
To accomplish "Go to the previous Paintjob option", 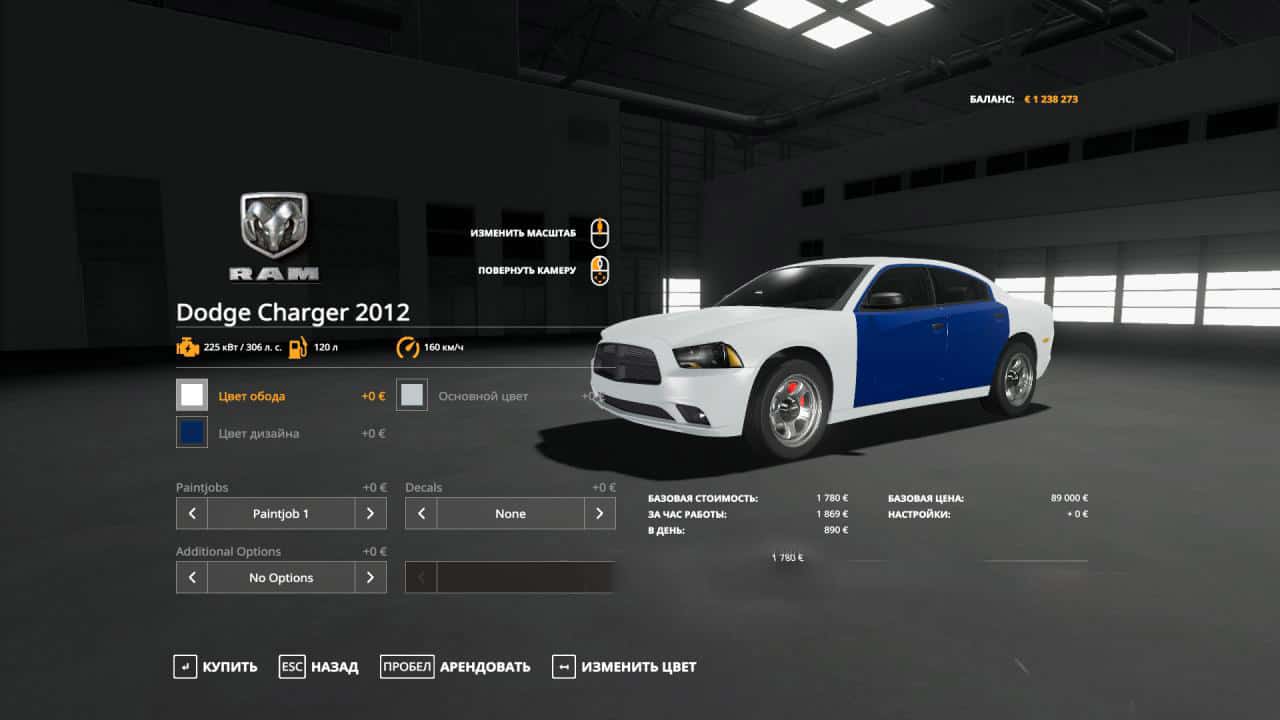I will coord(192,513).
